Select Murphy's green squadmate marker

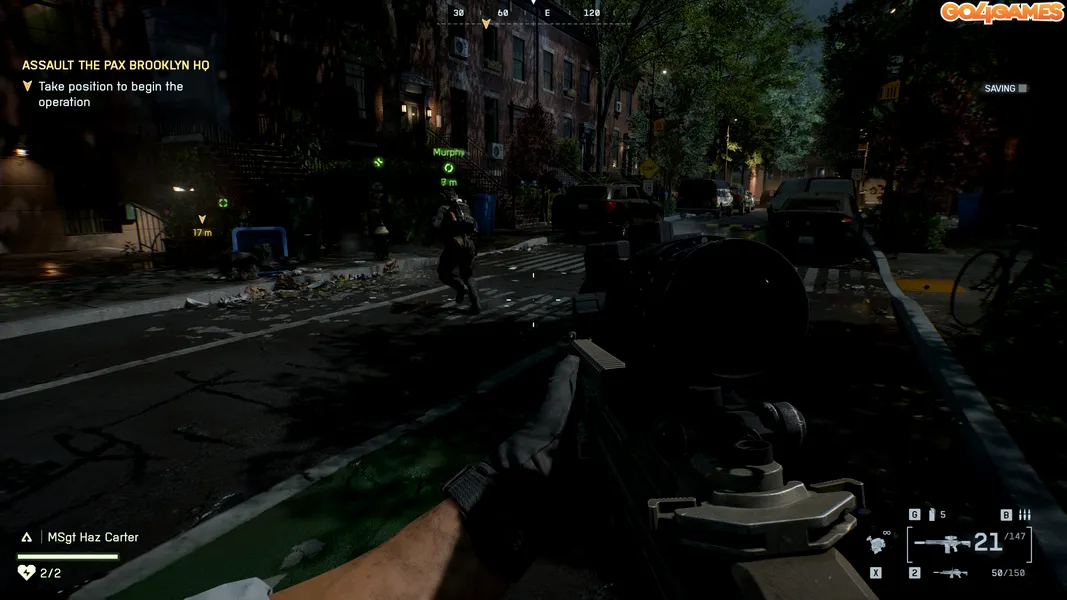[x=449, y=168]
